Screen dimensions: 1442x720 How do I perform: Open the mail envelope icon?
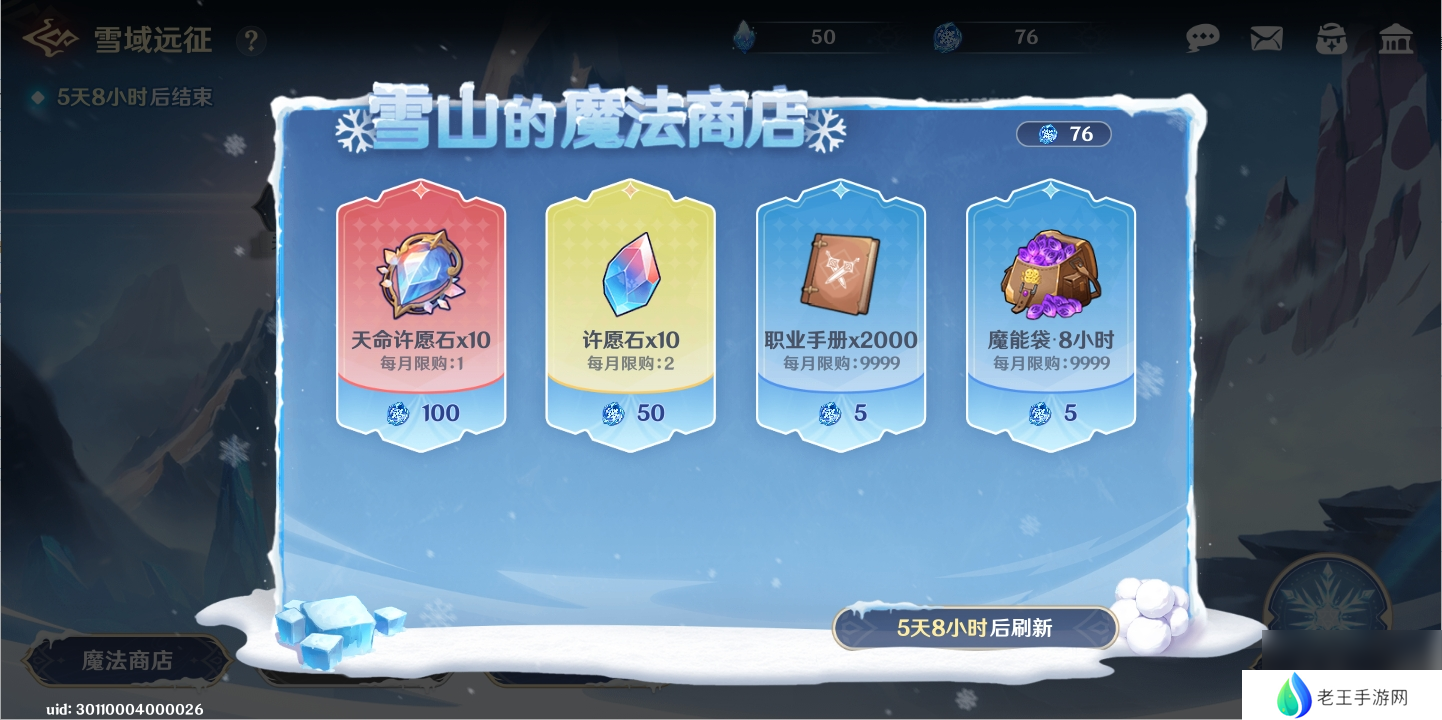(x=1266, y=38)
